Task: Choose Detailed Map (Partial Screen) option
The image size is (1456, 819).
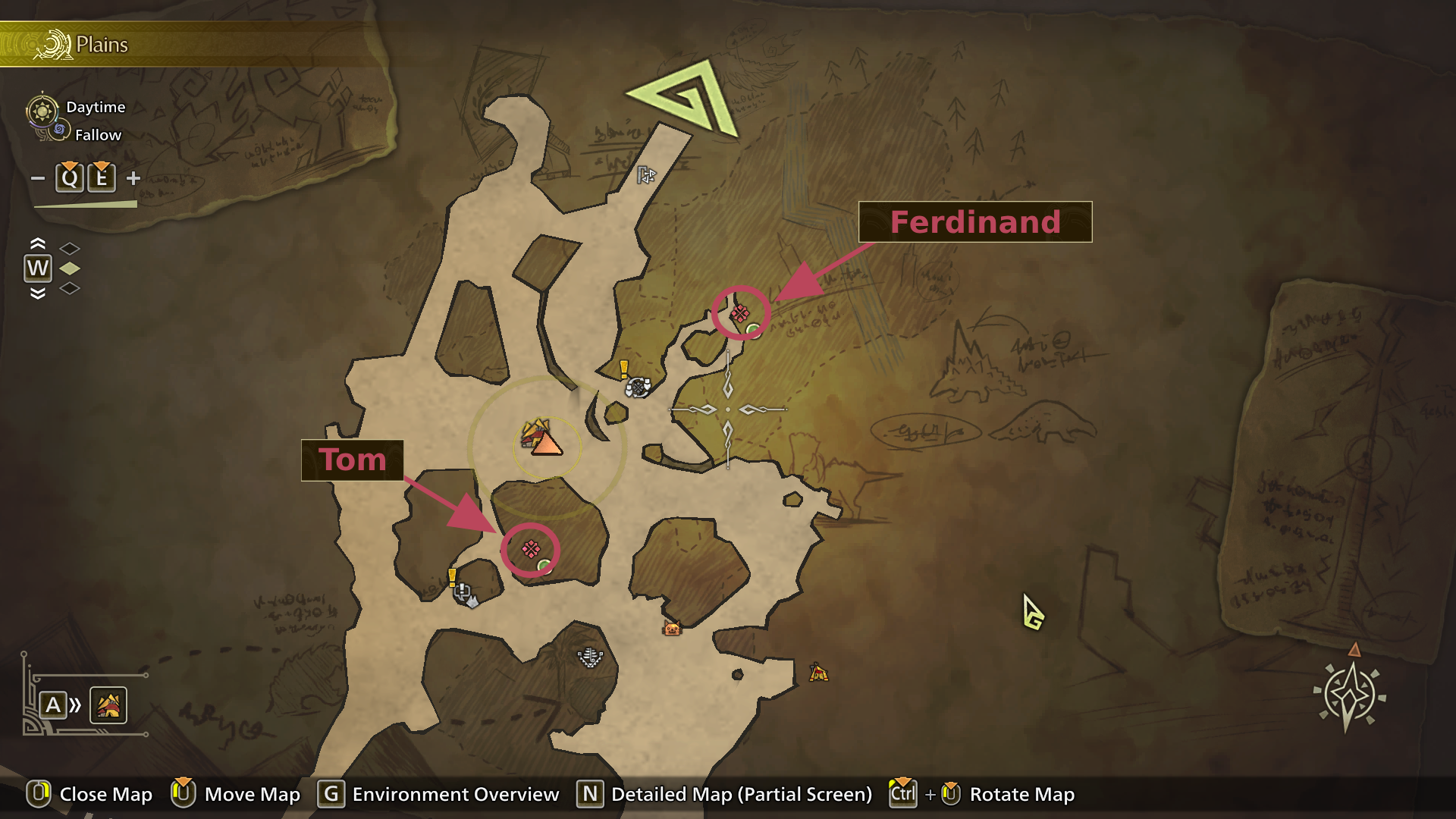Action: point(741,794)
